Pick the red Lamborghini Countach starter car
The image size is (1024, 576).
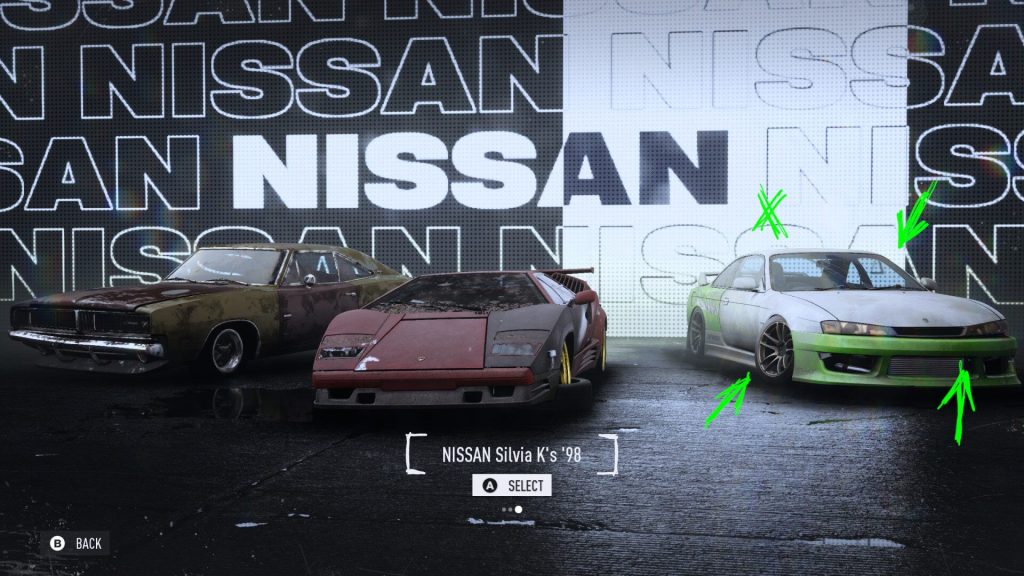click(460, 340)
